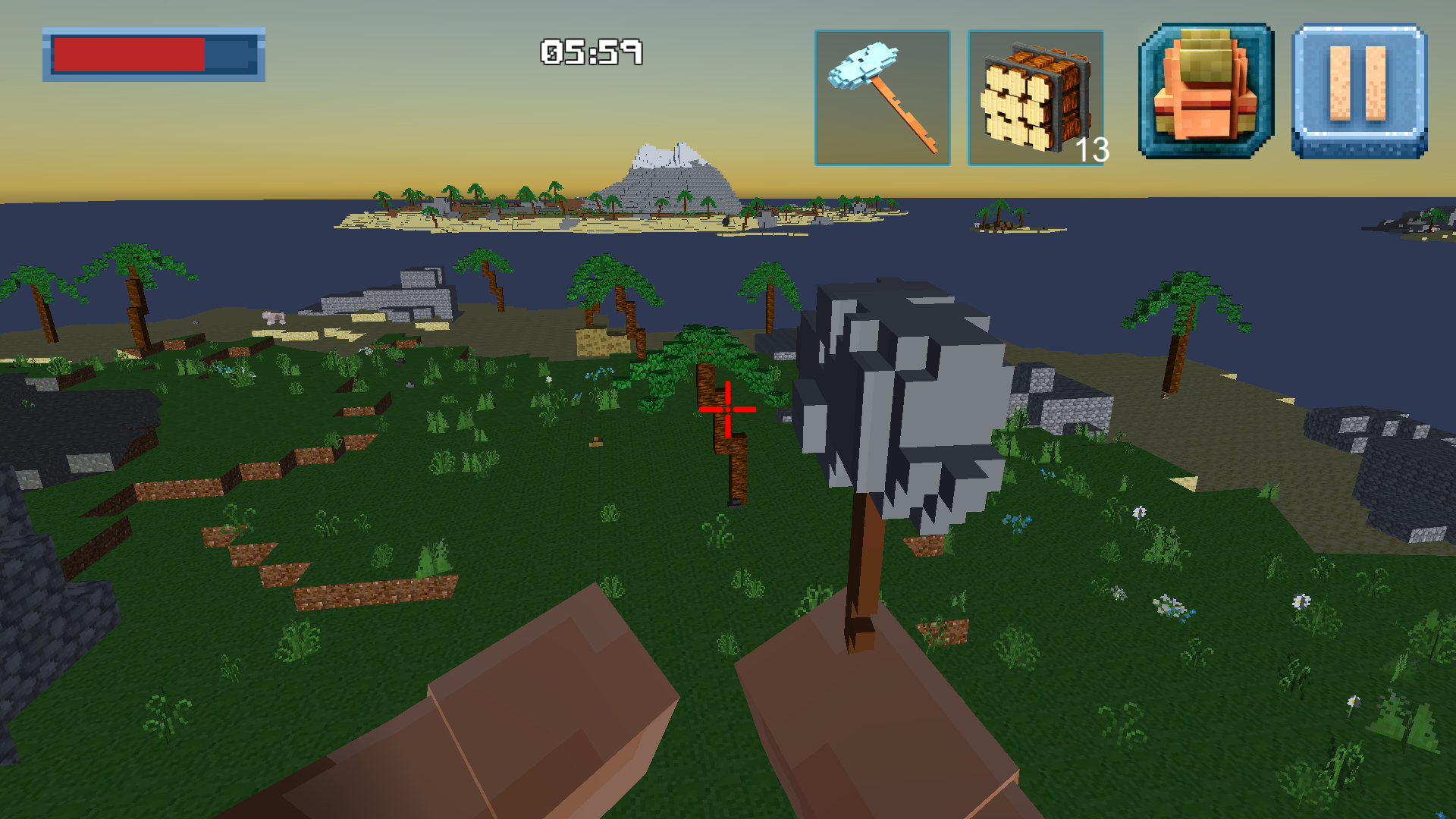1456x819 pixels.
Task: Click the hammer icon in the hotbar
Action: (883, 96)
